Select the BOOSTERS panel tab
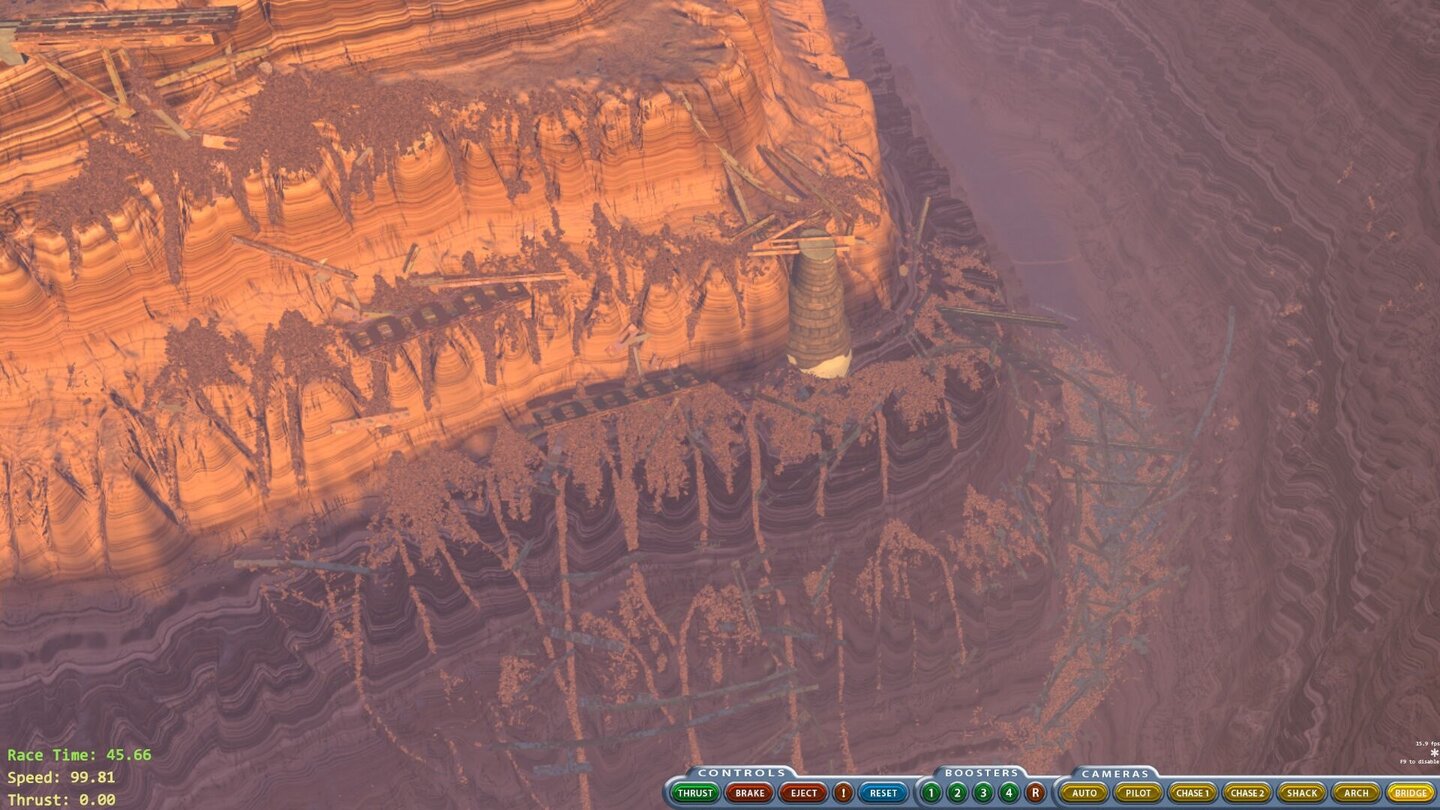 point(981,773)
